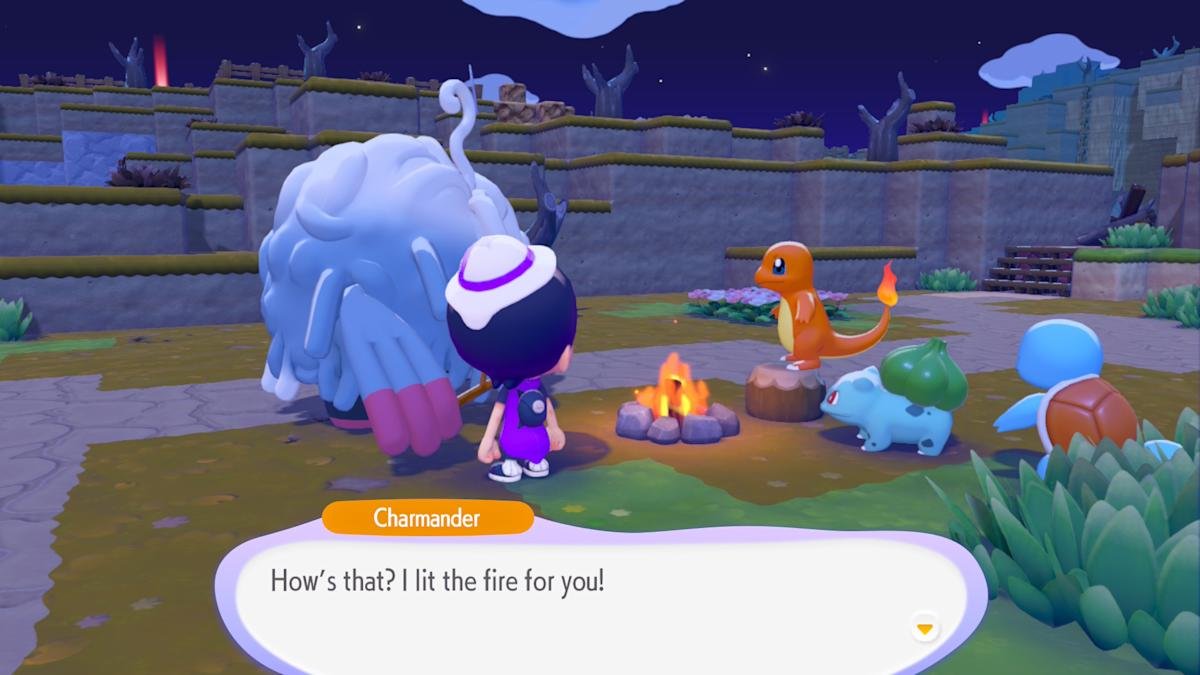Advance dialogue with the orange arrow indicator
Image resolution: width=1200 pixels, height=675 pixels.
coord(925,629)
